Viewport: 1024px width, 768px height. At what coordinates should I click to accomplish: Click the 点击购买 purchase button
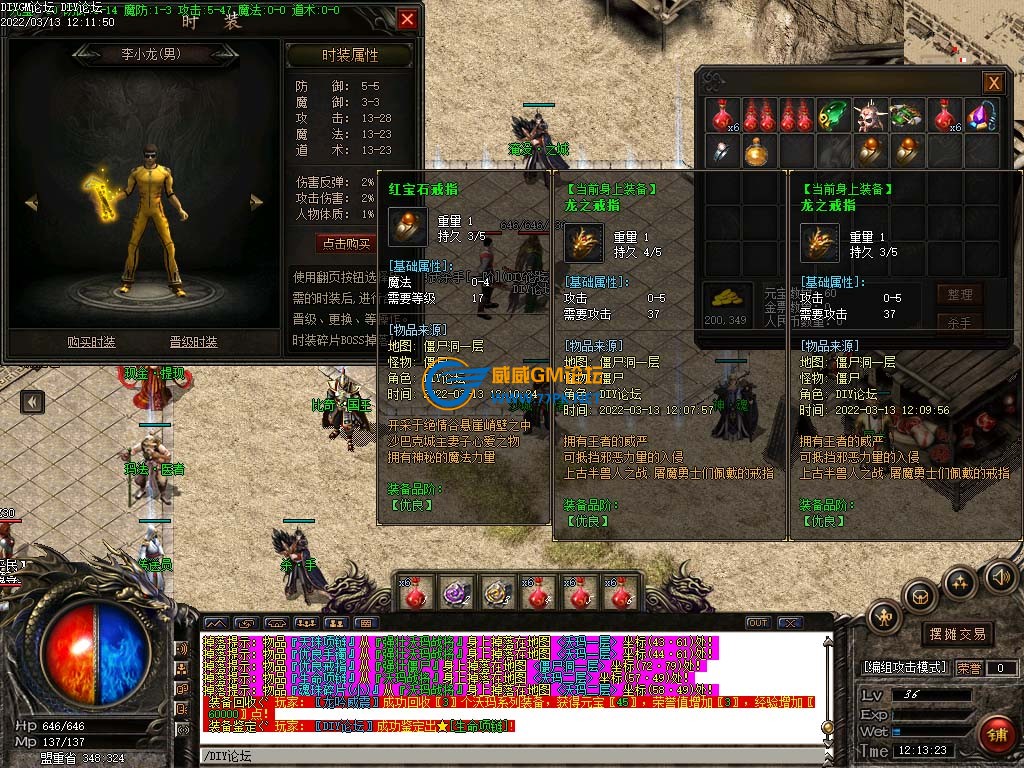click(x=344, y=243)
